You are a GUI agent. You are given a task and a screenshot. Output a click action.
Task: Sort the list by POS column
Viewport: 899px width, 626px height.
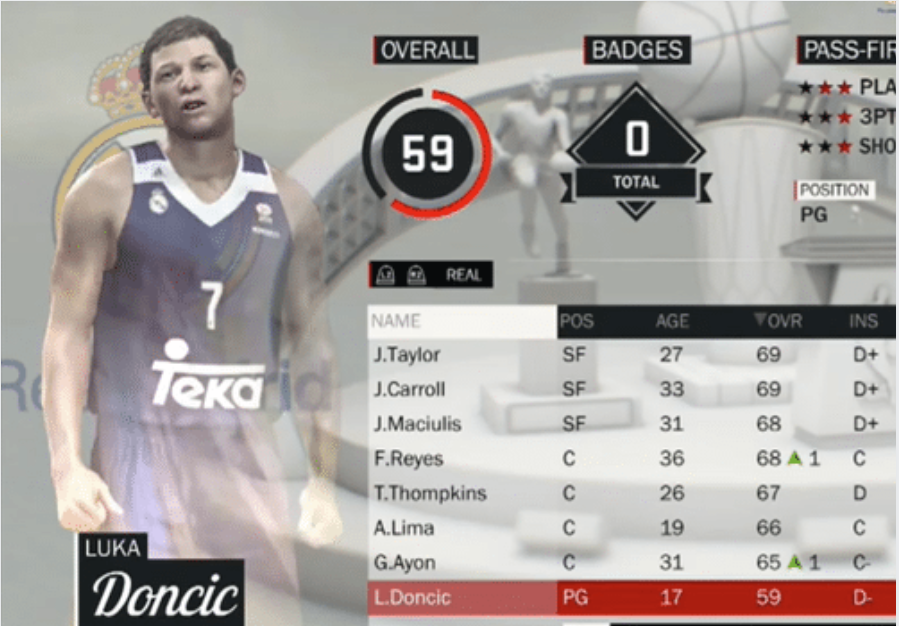[x=576, y=321]
